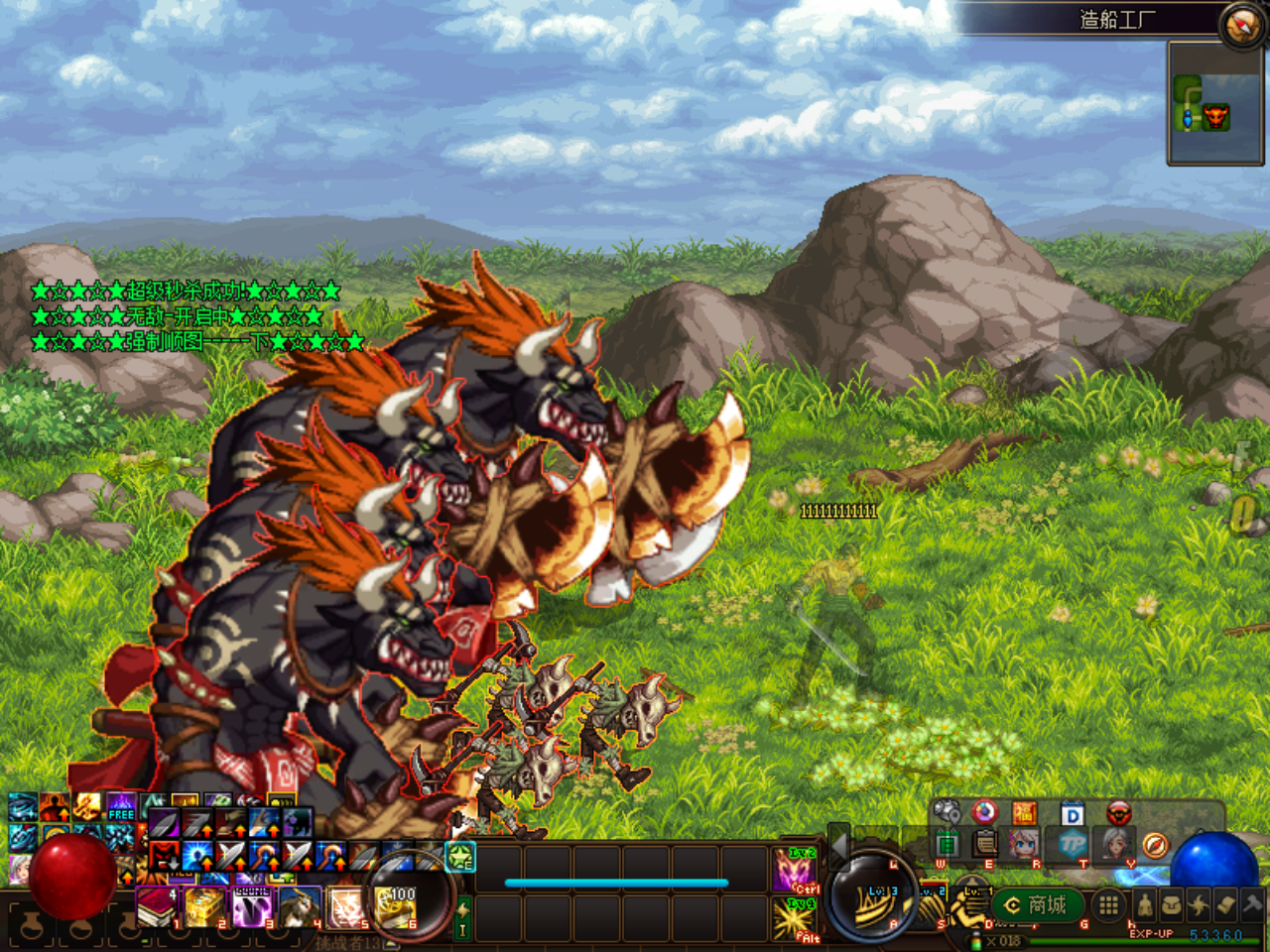Open the 商城 shop button
1270x952 pixels.
(x=1036, y=905)
